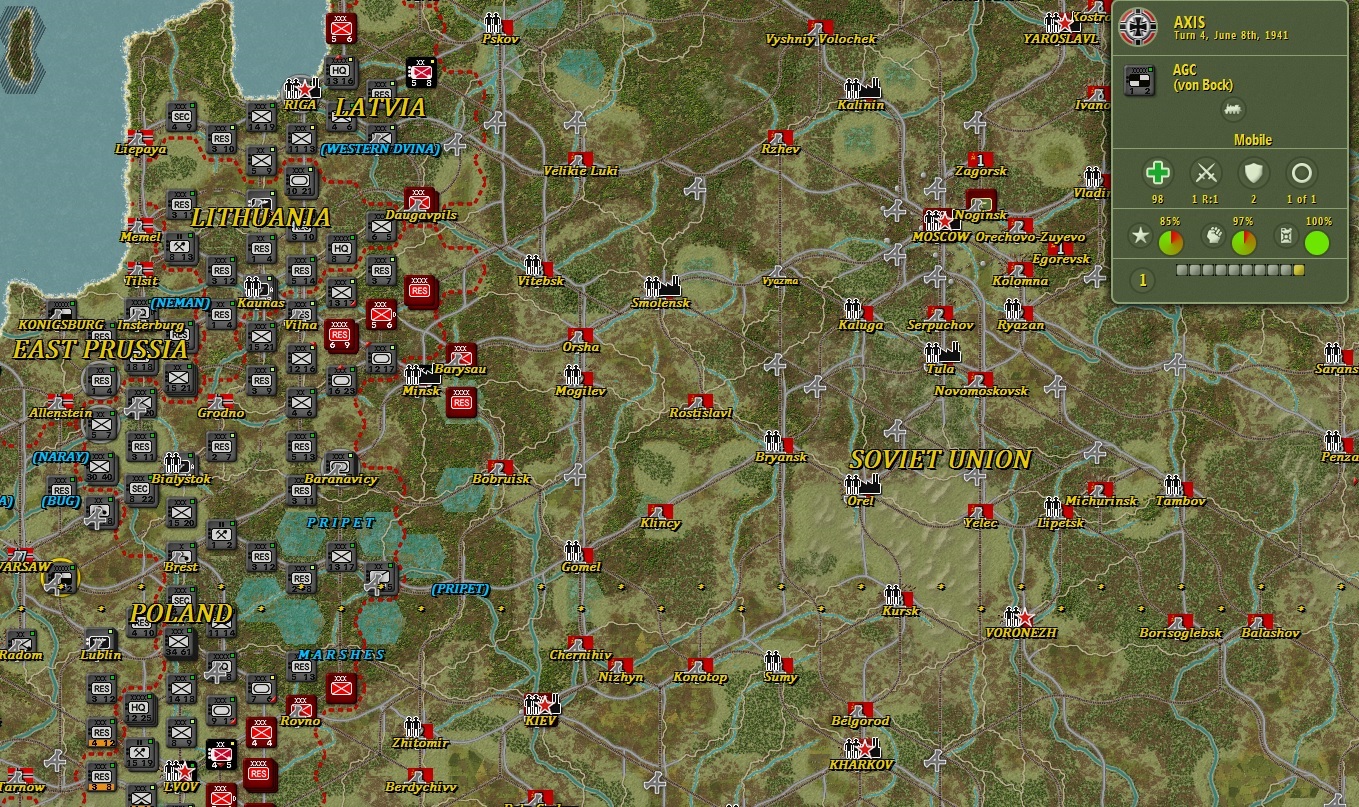Select the crossed swords combat ratio icon

coord(1206,172)
